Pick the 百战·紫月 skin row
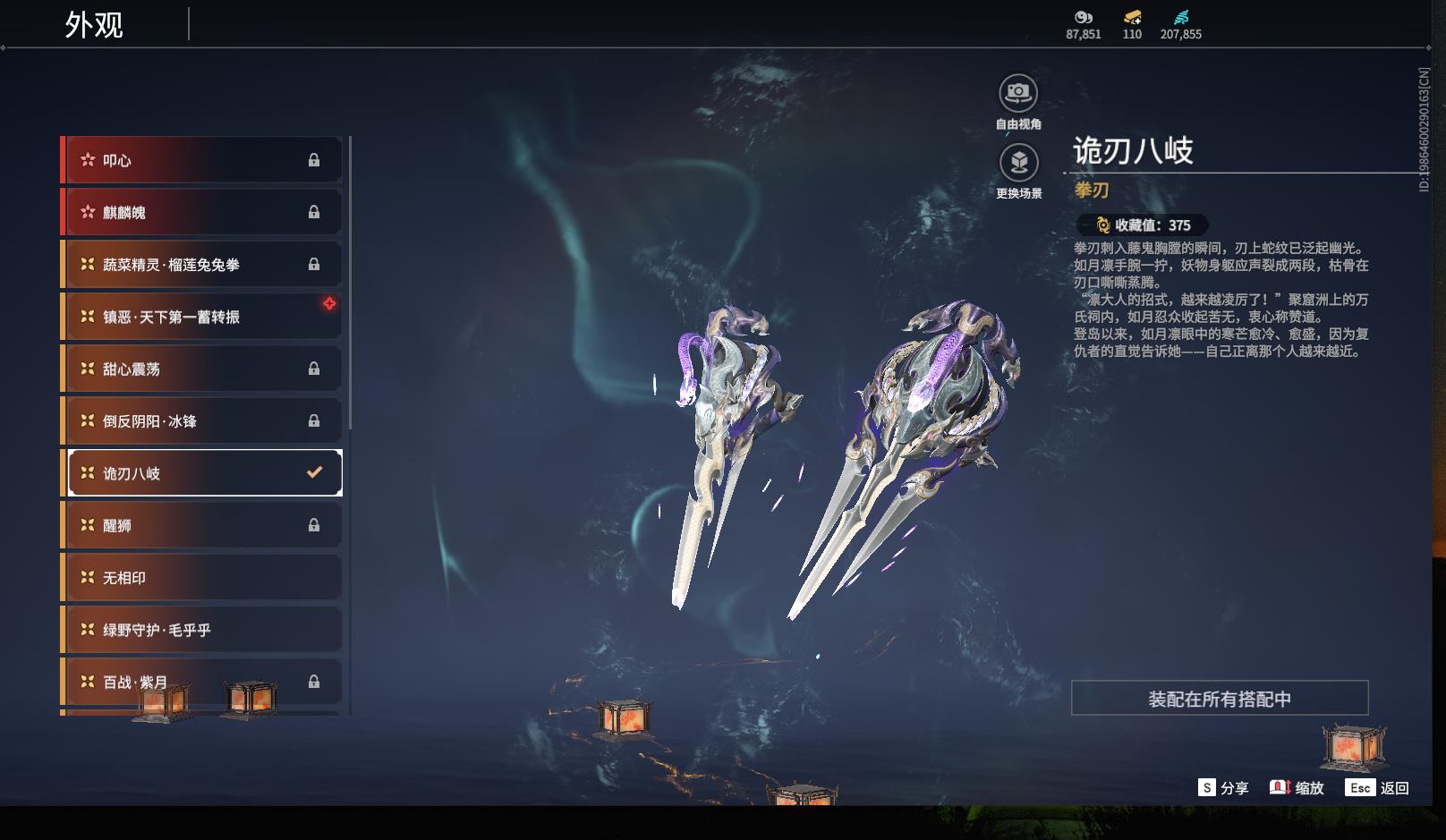The height and width of the screenshot is (840, 1446). coord(201,682)
